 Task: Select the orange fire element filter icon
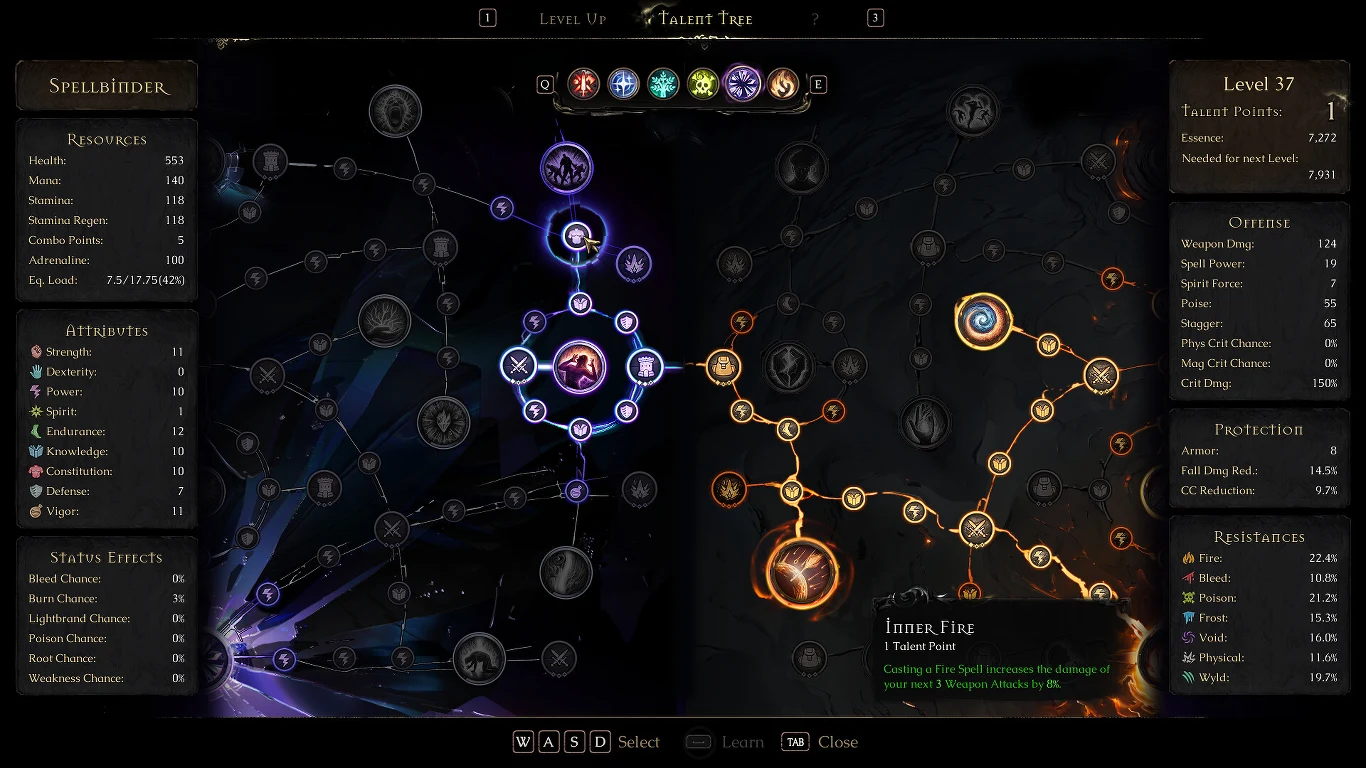pos(782,83)
